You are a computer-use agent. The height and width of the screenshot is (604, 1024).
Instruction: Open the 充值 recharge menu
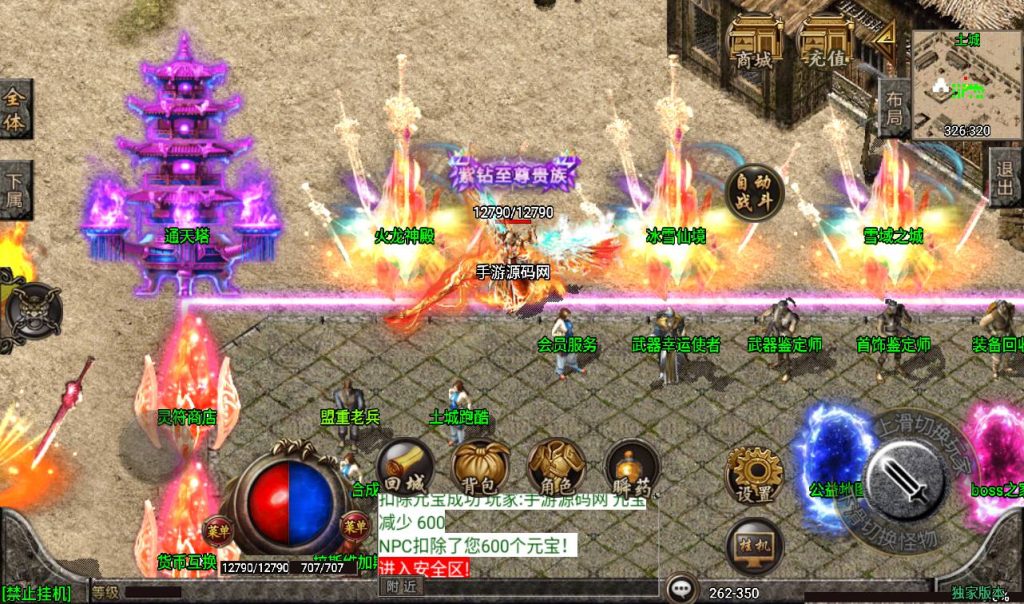click(827, 42)
